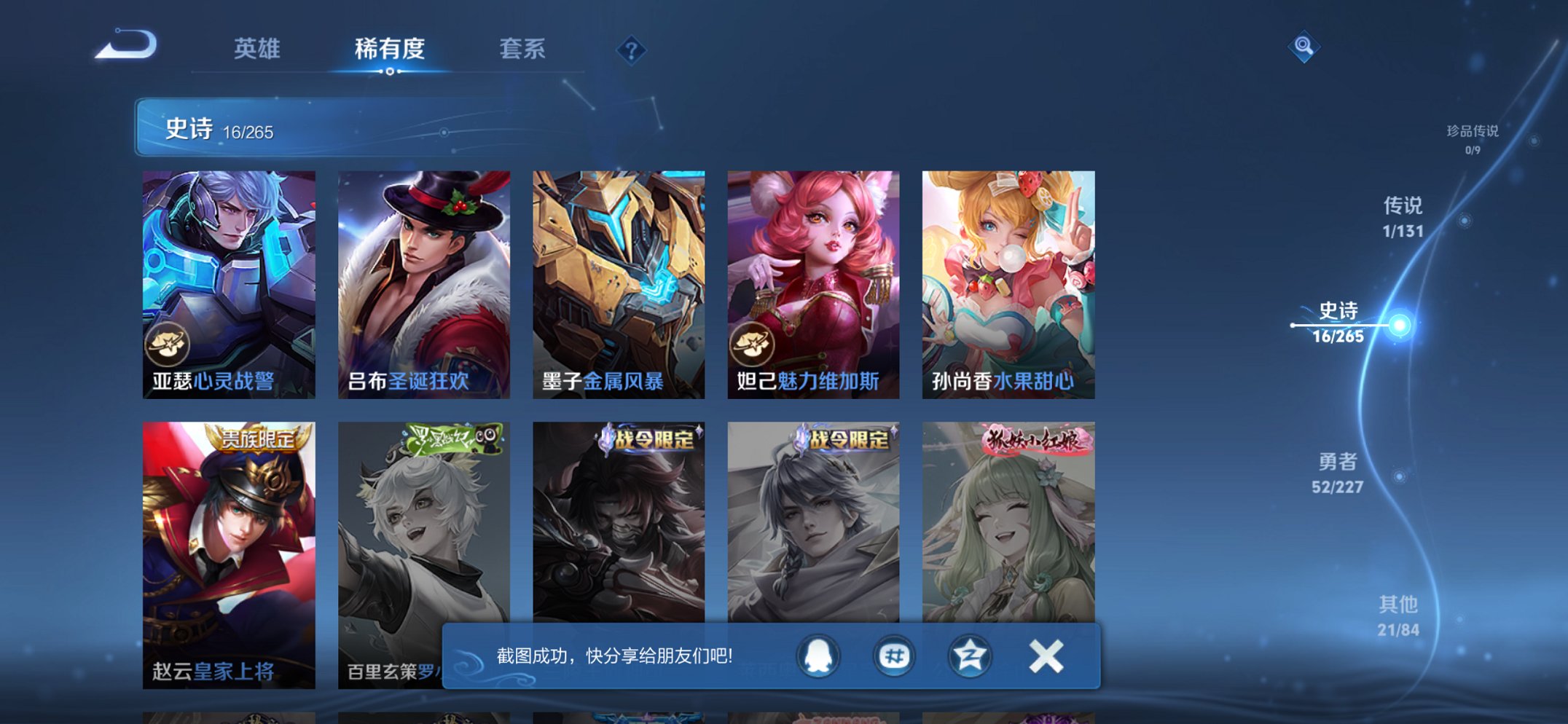Share screenshot via the topic hashtag icon

896,655
